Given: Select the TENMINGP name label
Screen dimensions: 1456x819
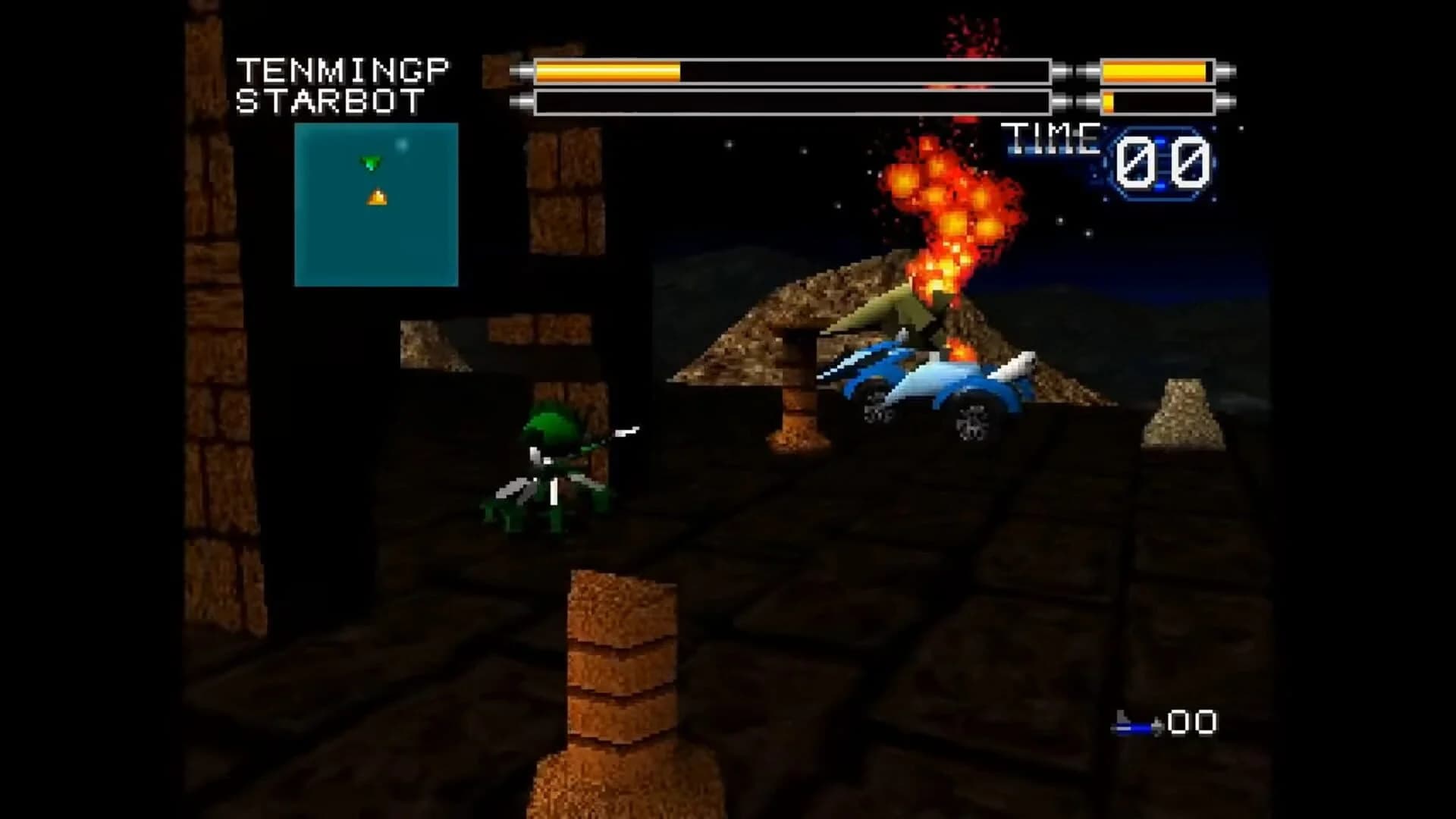Looking at the screenshot, I should coord(345,70).
